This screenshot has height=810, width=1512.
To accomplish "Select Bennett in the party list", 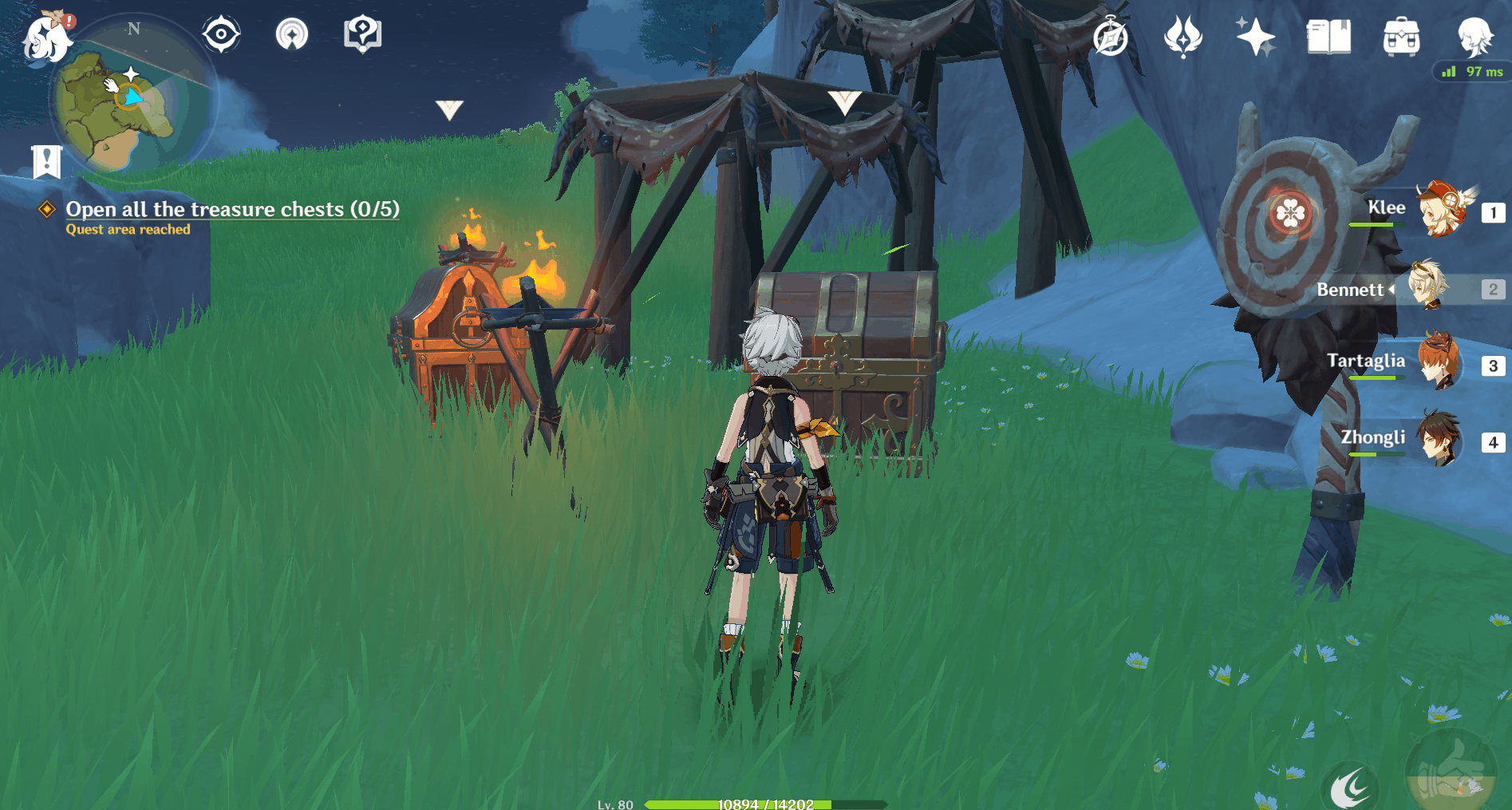I will coord(1428,287).
